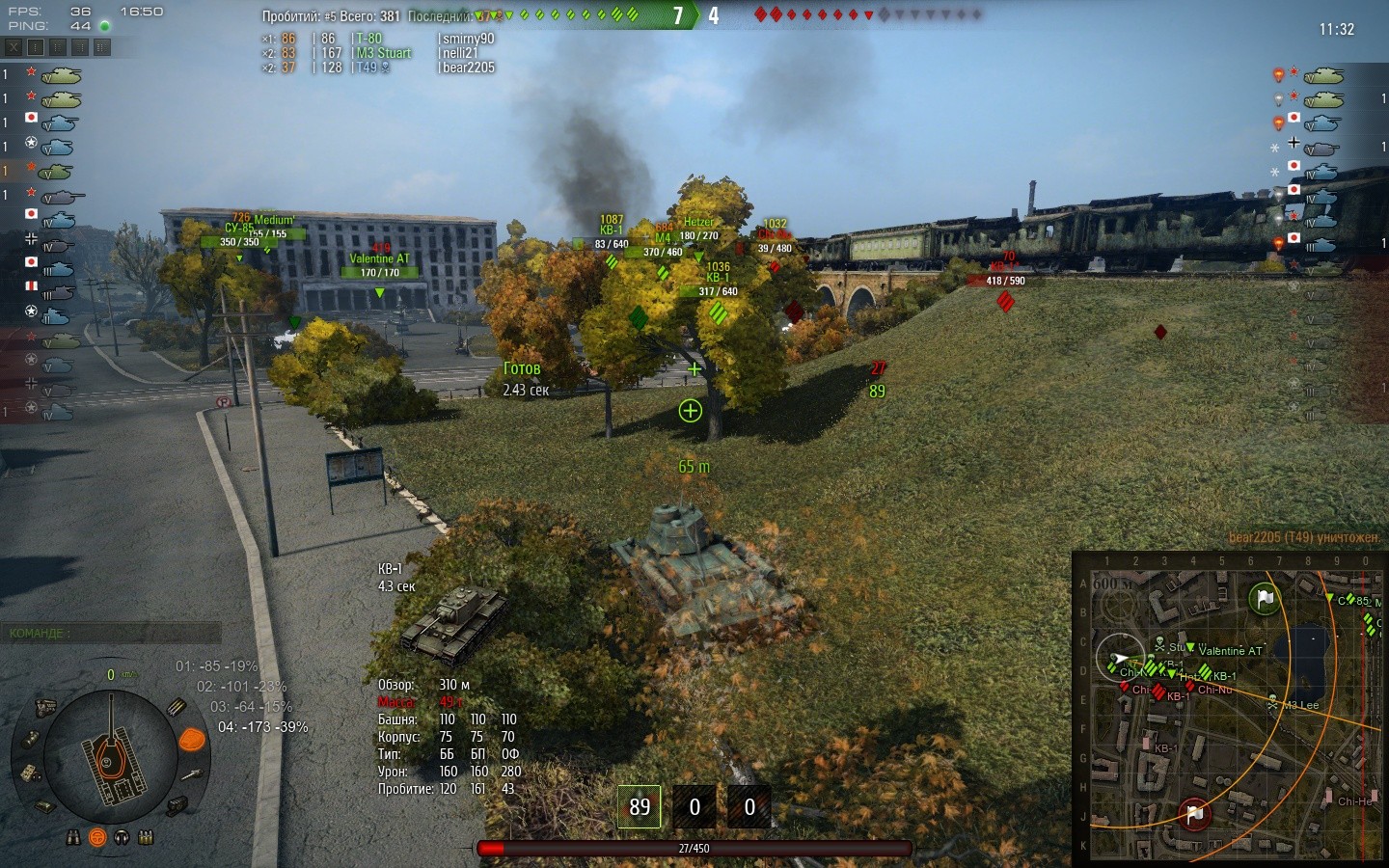Click the binoculars commander crew icon
This screenshot has height=868, width=1389.
73,837
